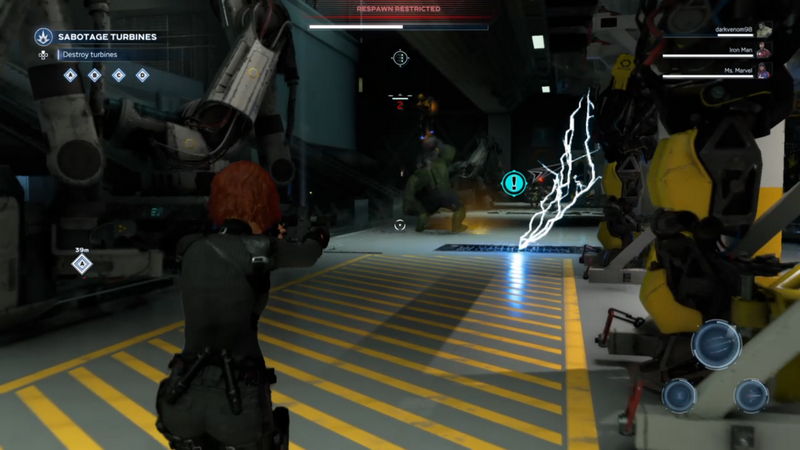Screen dimensions: 800x450
Task: Select the 39m waypoint diamond marker
Action: coord(82,264)
